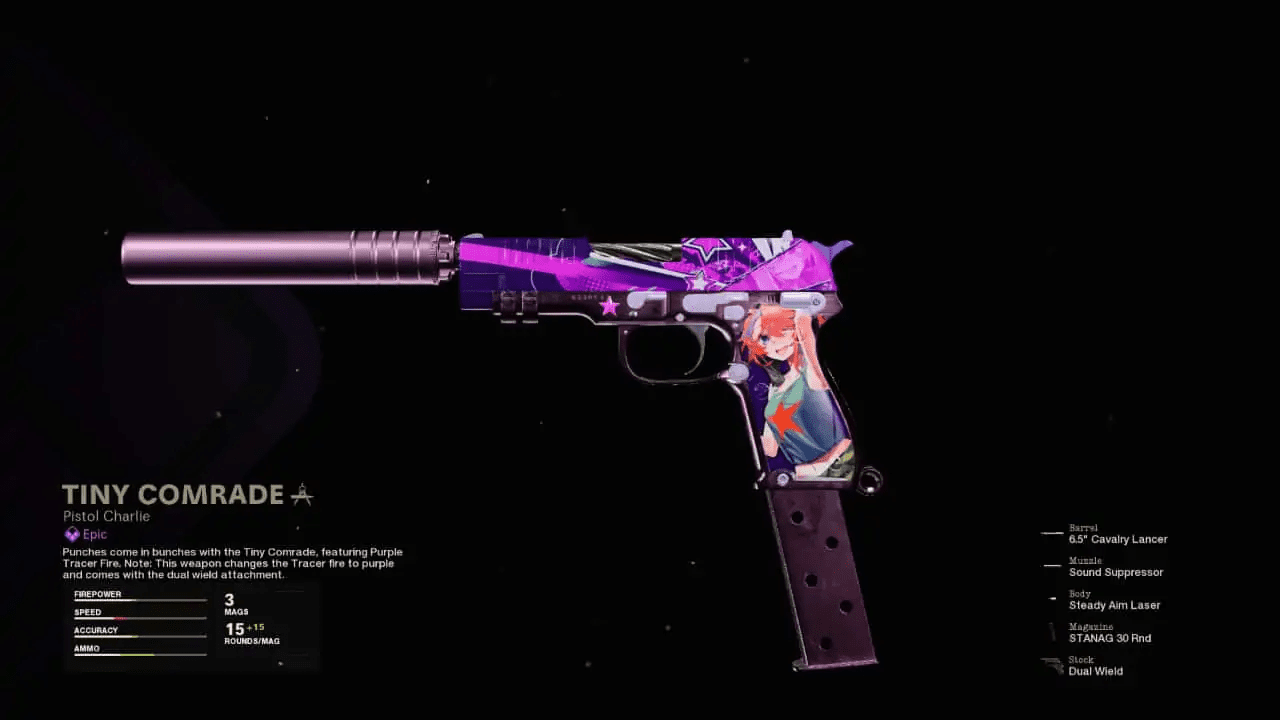This screenshot has width=1280, height=720.
Task: Click the Accuracy stat bar
Action: pos(139,634)
